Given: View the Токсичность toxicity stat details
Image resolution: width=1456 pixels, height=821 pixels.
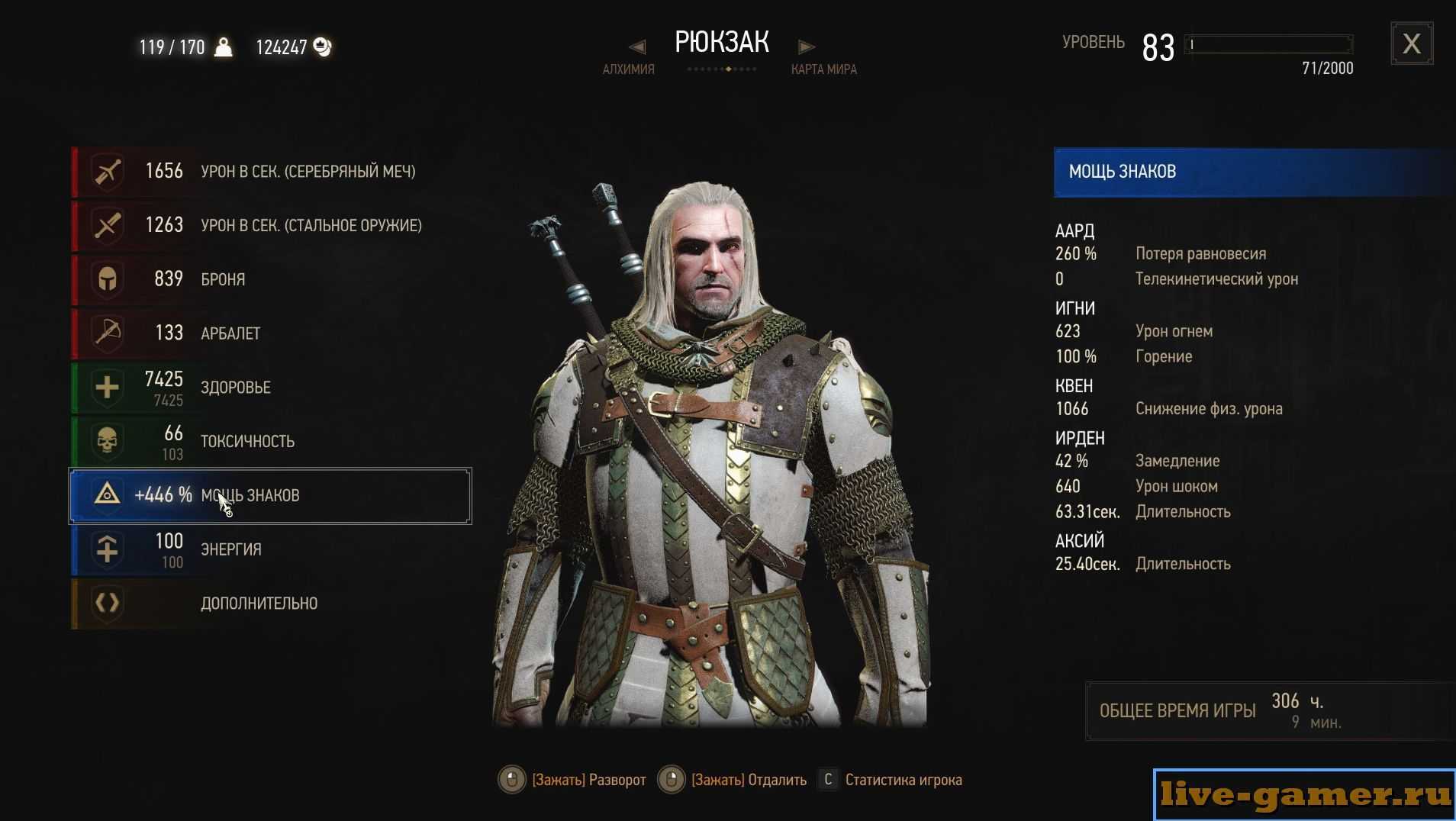Looking at the screenshot, I should (x=271, y=442).
